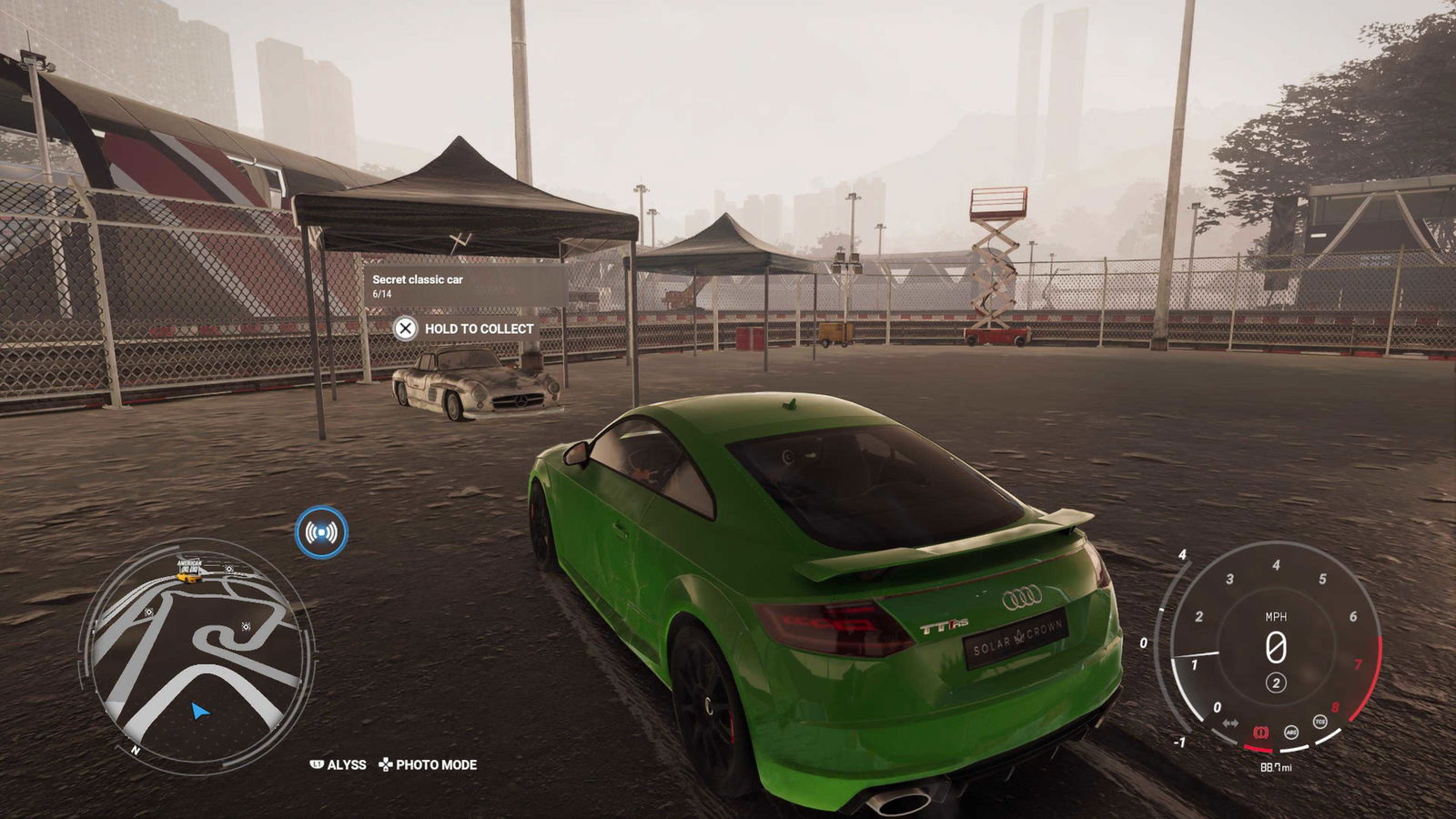Toggle the TCS indicator on the gauge
The width and height of the screenshot is (1456, 819).
[x=1319, y=722]
